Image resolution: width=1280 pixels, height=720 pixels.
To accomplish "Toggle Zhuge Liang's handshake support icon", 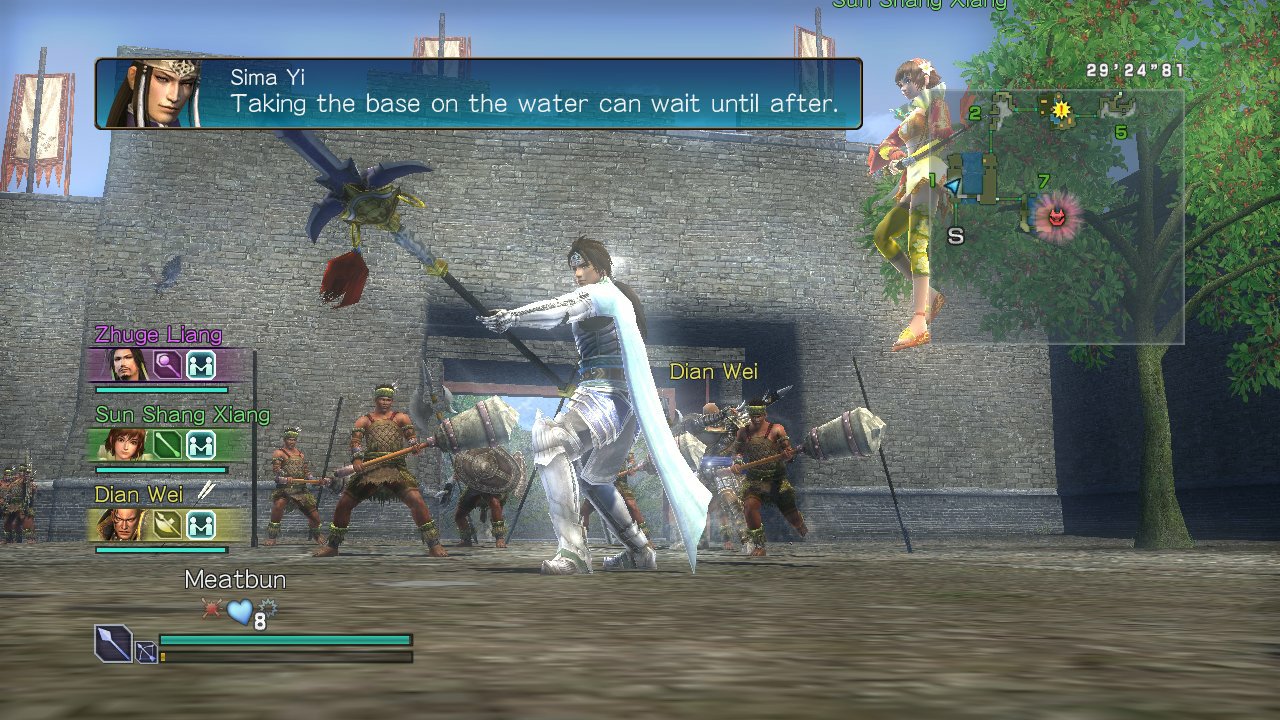I will point(203,363).
